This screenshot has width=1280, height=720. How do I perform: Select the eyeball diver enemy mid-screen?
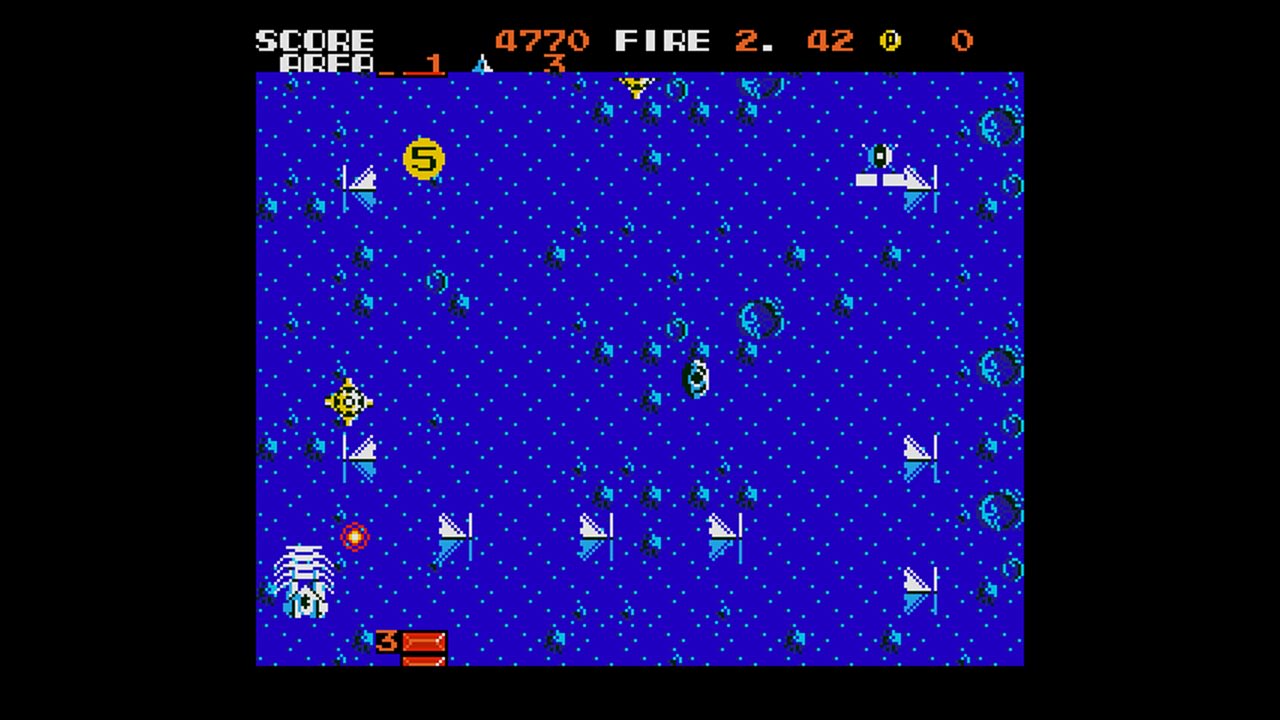pyautogui.click(x=697, y=378)
